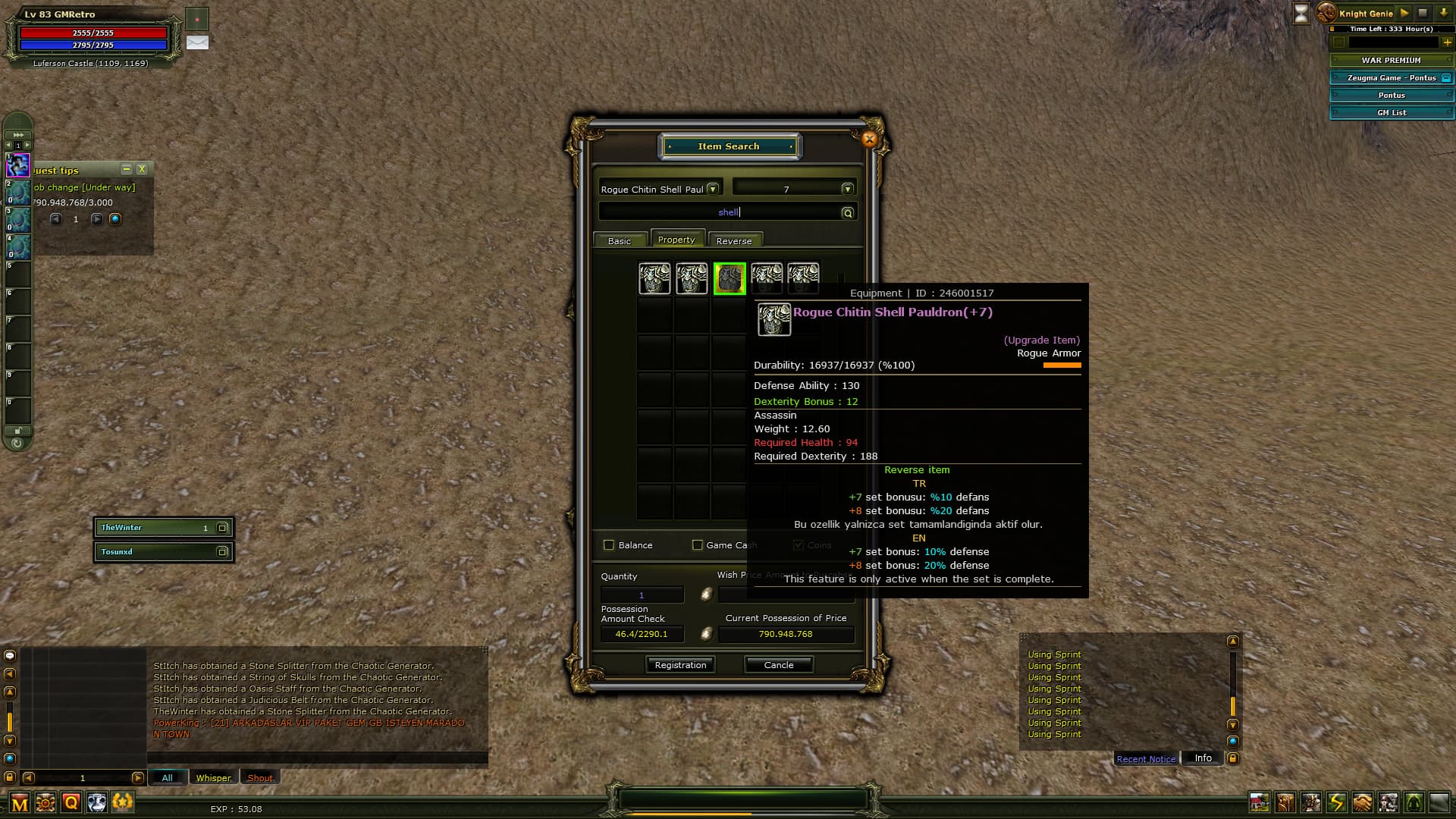This screenshot has height=819, width=1456.
Task: Click the lightning skill icon bottom right
Action: click(1335, 802)
